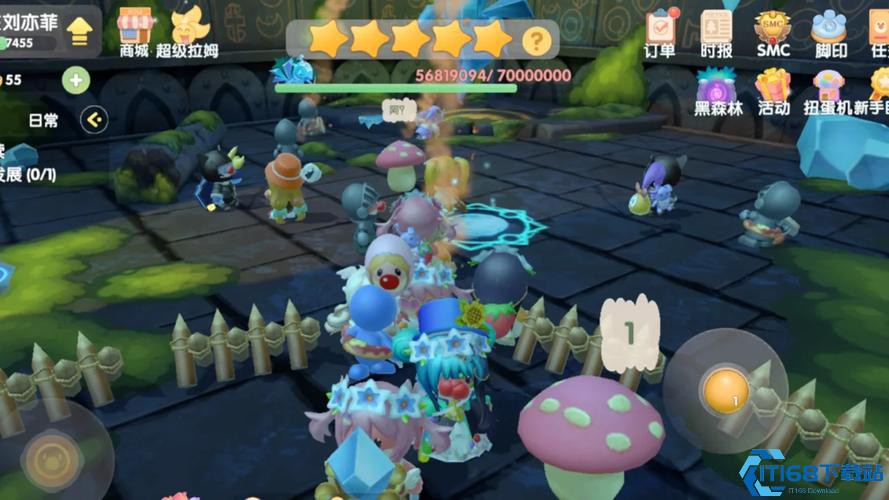
Task: Open the 超级拉姆 menu
Action: click(186, 31)
